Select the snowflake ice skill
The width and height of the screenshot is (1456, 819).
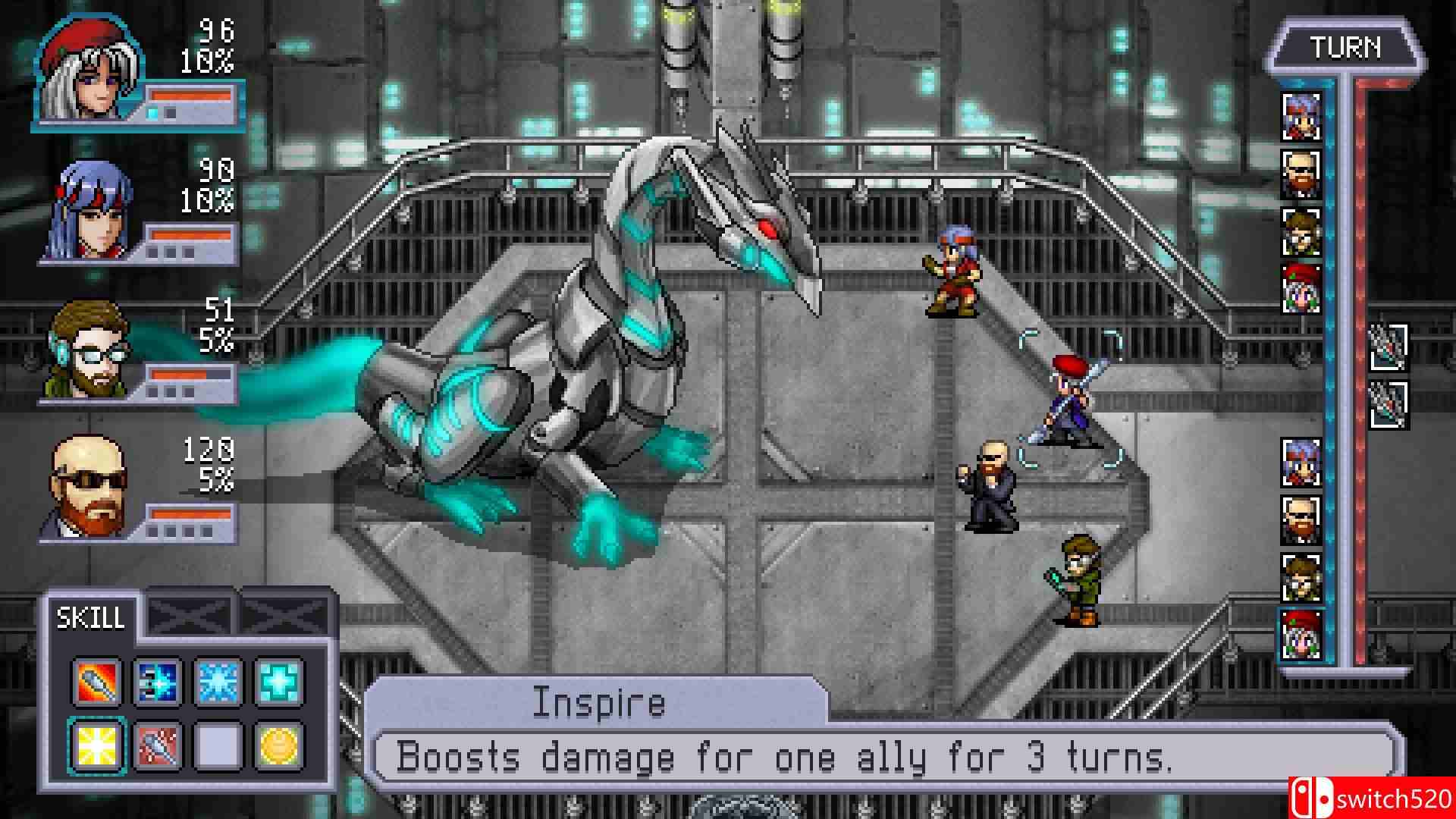pos(218,680)
